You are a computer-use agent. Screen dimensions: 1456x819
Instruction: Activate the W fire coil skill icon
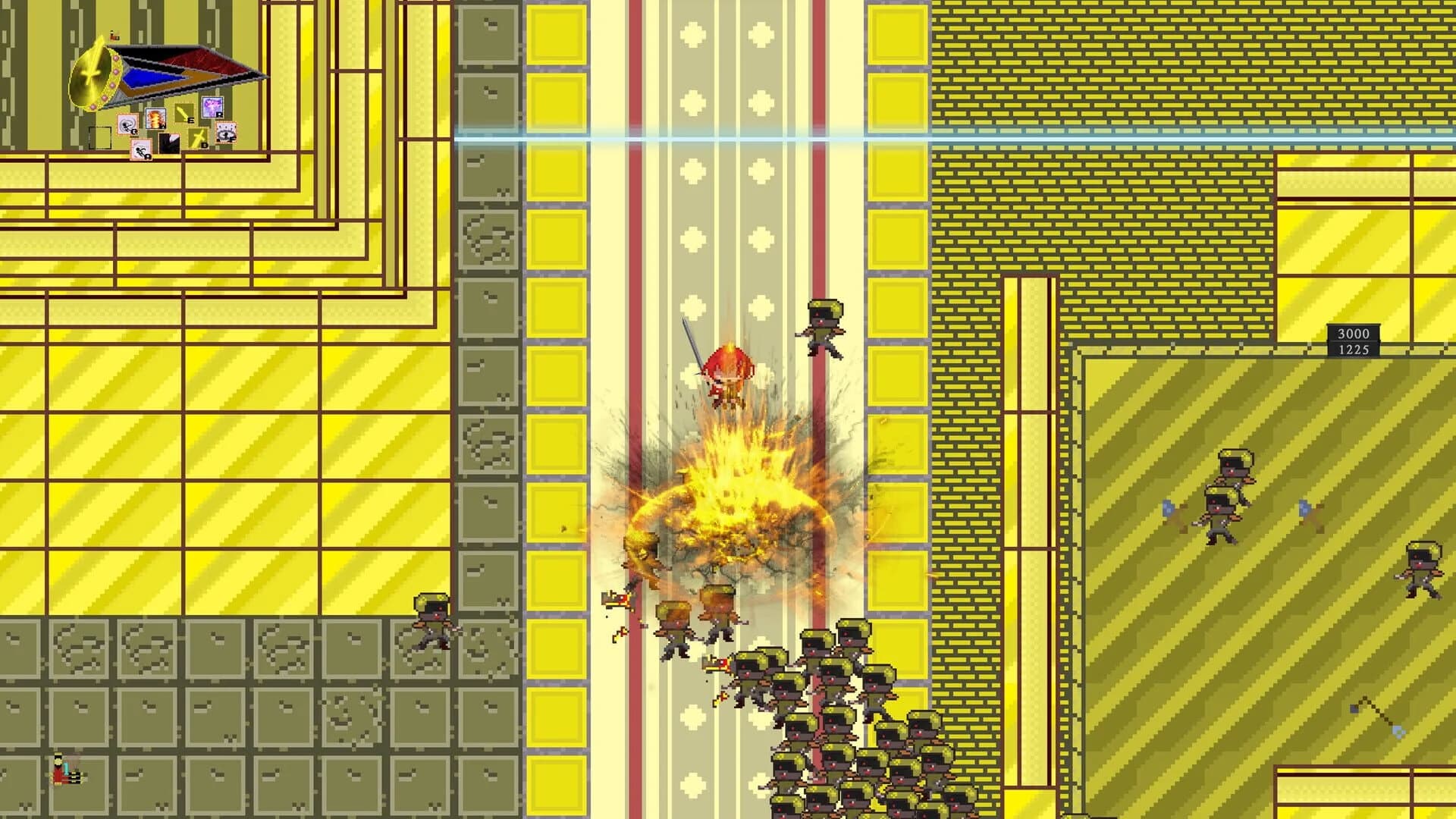pos(155,118)
